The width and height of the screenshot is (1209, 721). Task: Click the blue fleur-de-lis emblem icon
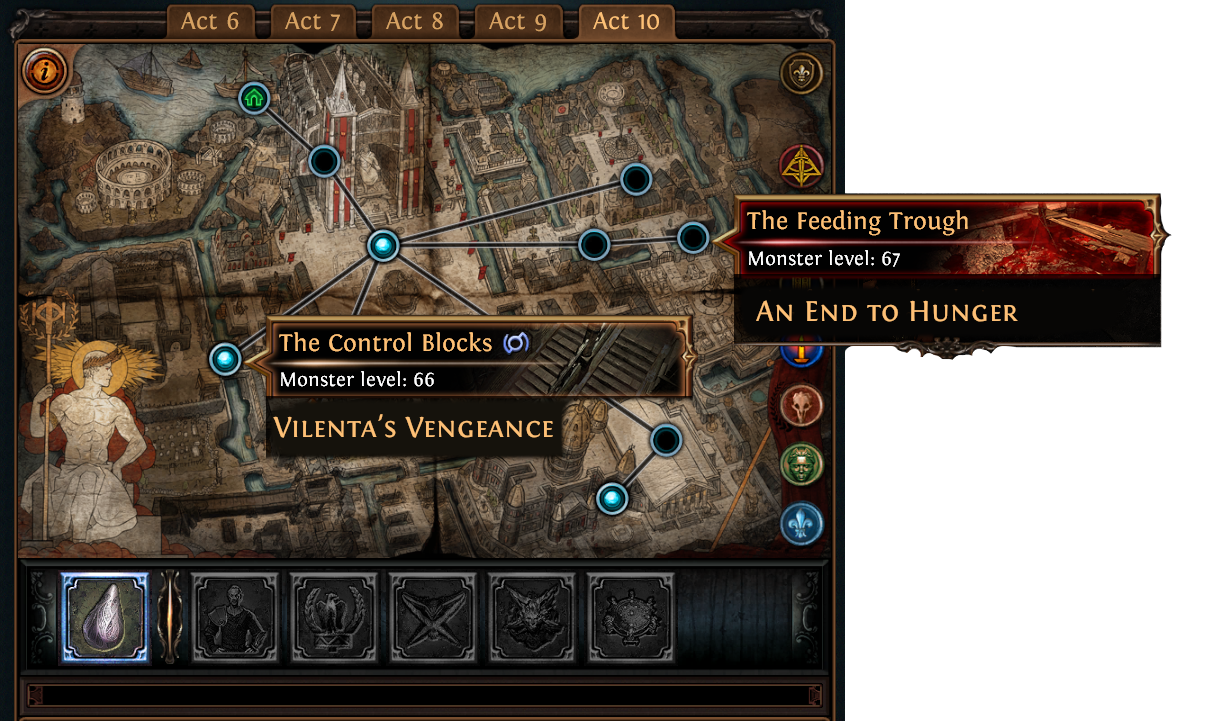tap(802, 523)
